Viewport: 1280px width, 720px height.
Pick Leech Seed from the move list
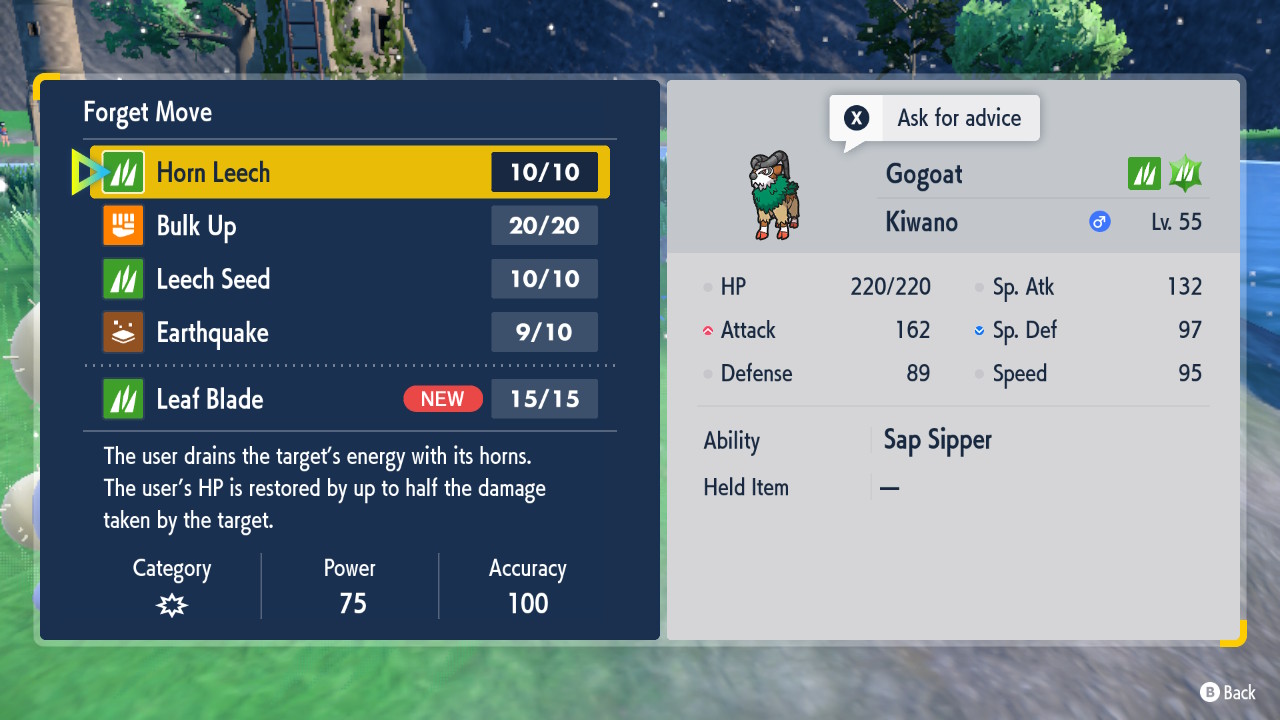[x=350, y=279]
